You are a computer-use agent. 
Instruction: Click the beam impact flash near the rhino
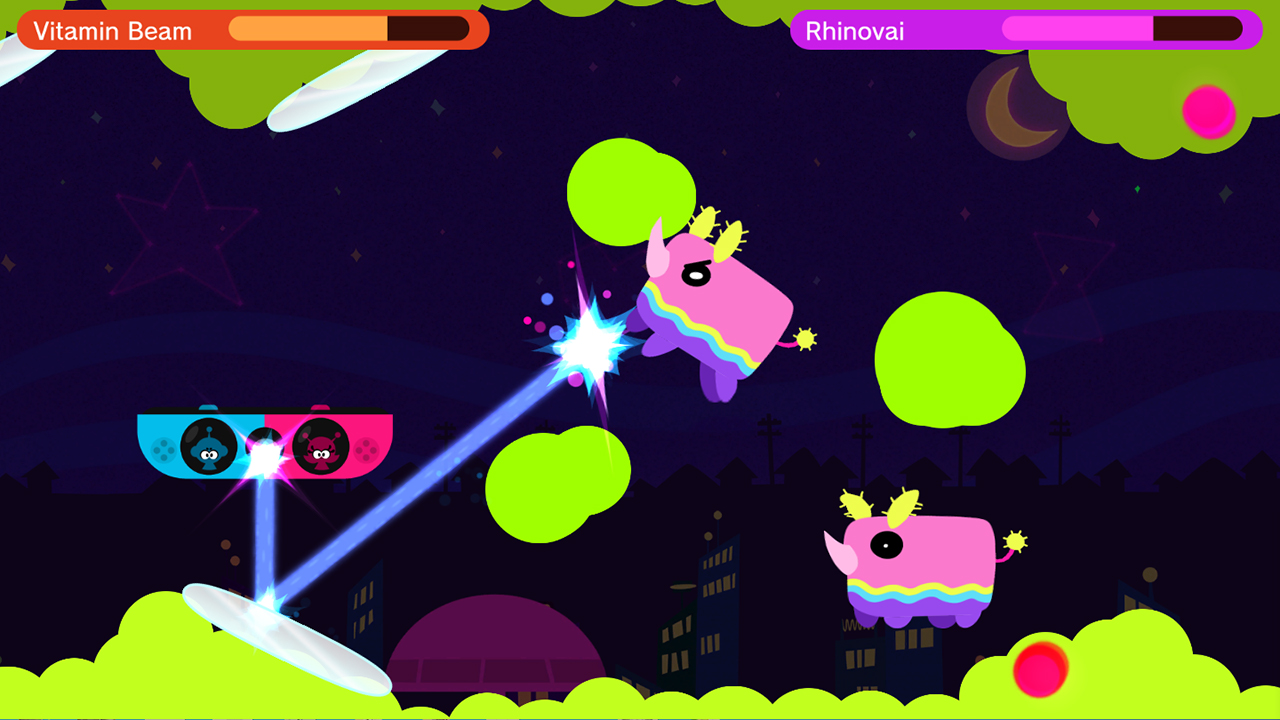pos(590,340)
